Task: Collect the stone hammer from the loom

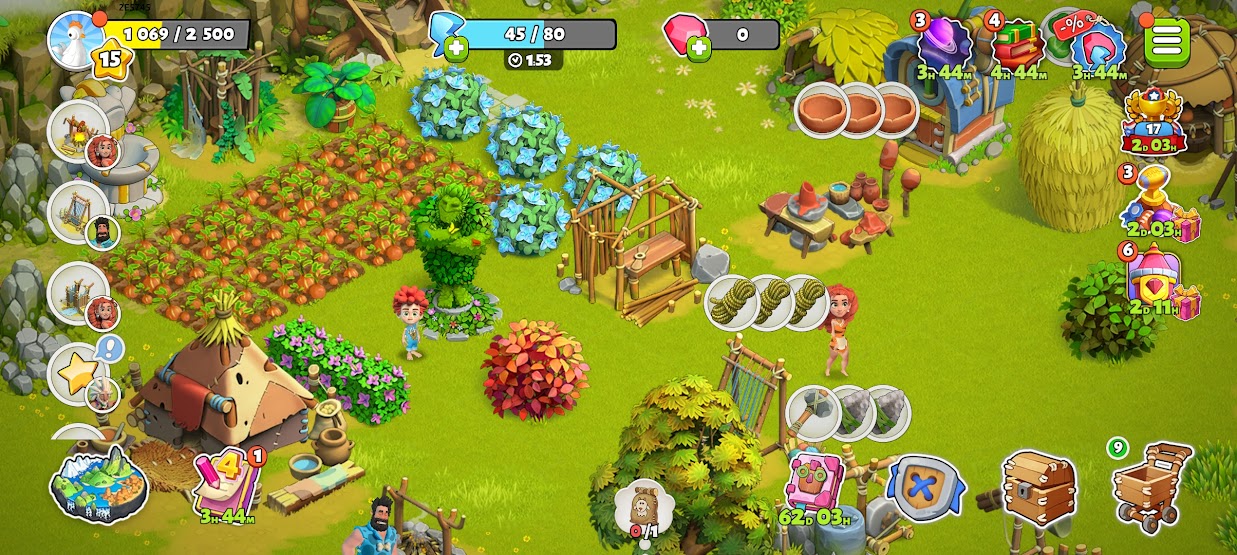Action: point(813,412)
